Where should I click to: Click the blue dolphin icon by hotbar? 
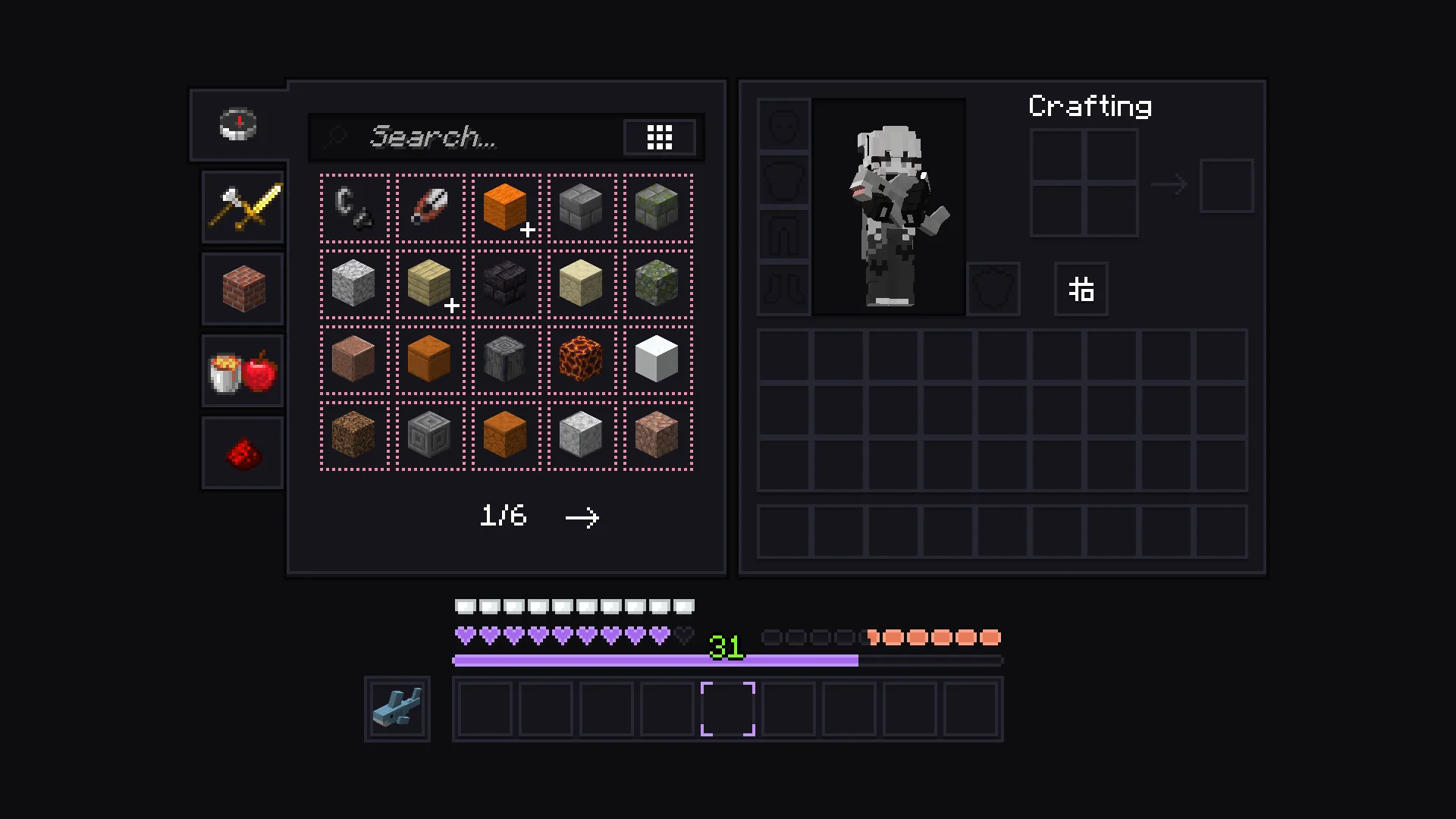click(397, 709)
